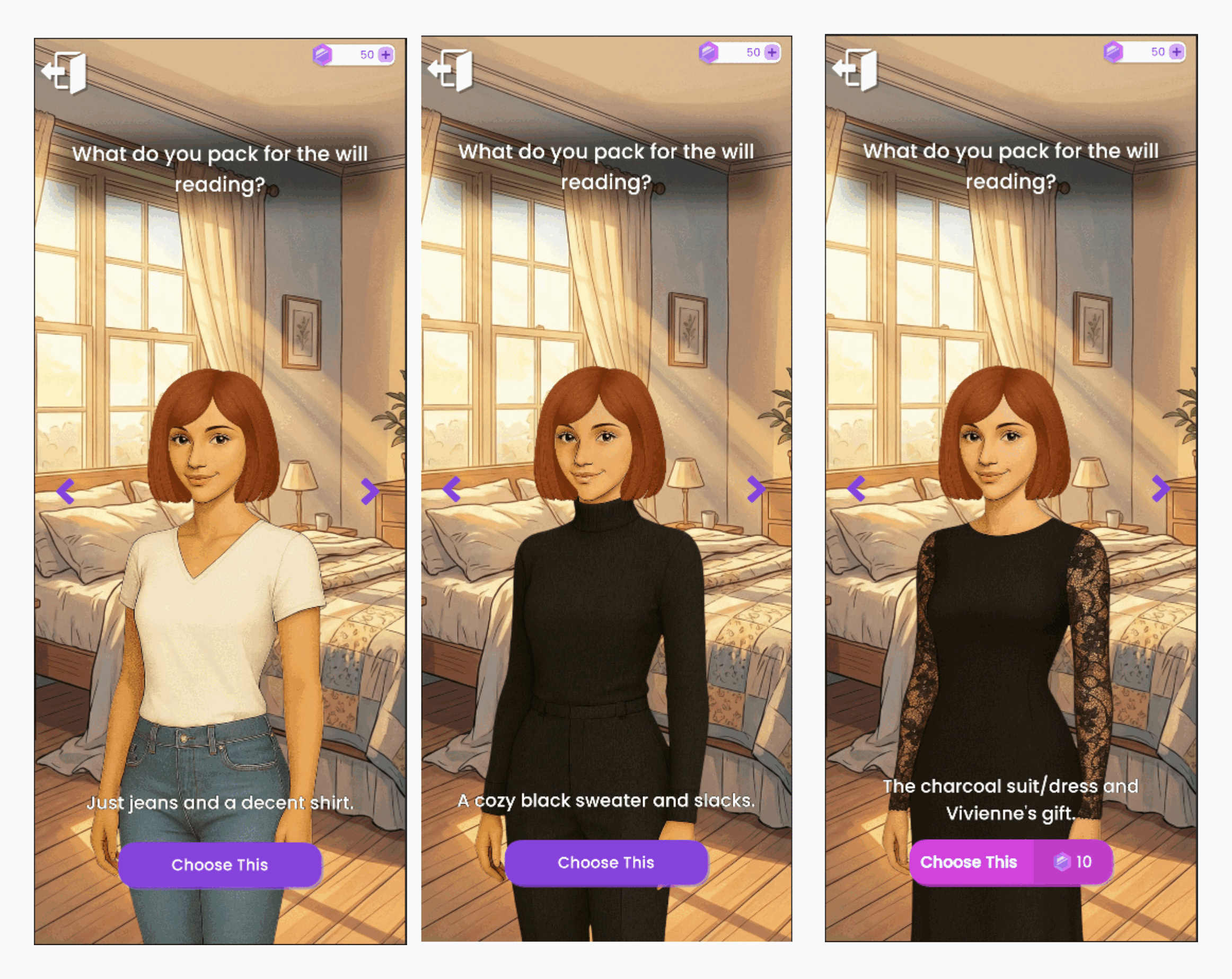1232x979 pixels.
Task: Open the gem purchase with the plus button on panel two
Action: point(772,52)
